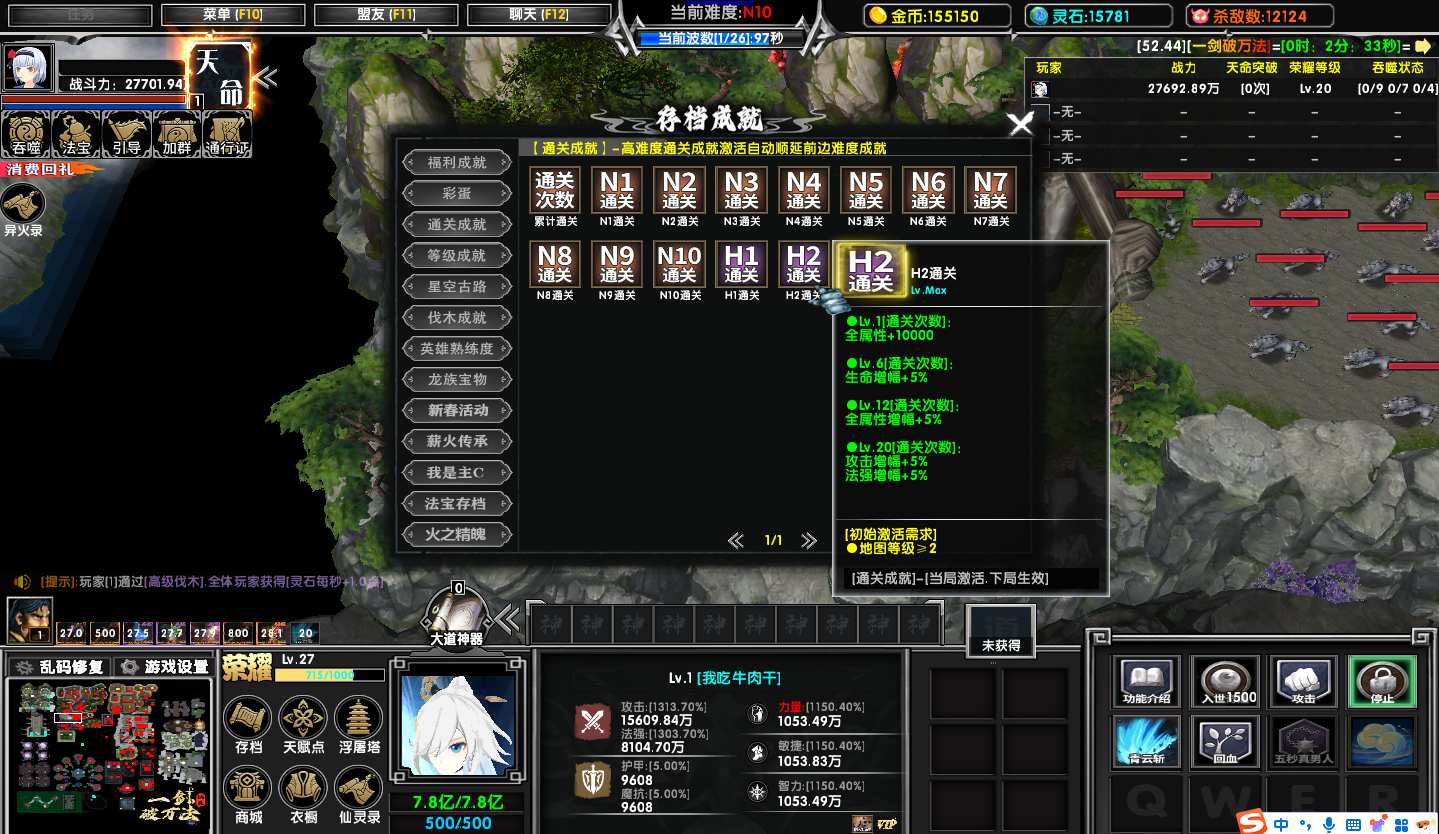Select the 星空古路 category tab

(x=457, y=287)
